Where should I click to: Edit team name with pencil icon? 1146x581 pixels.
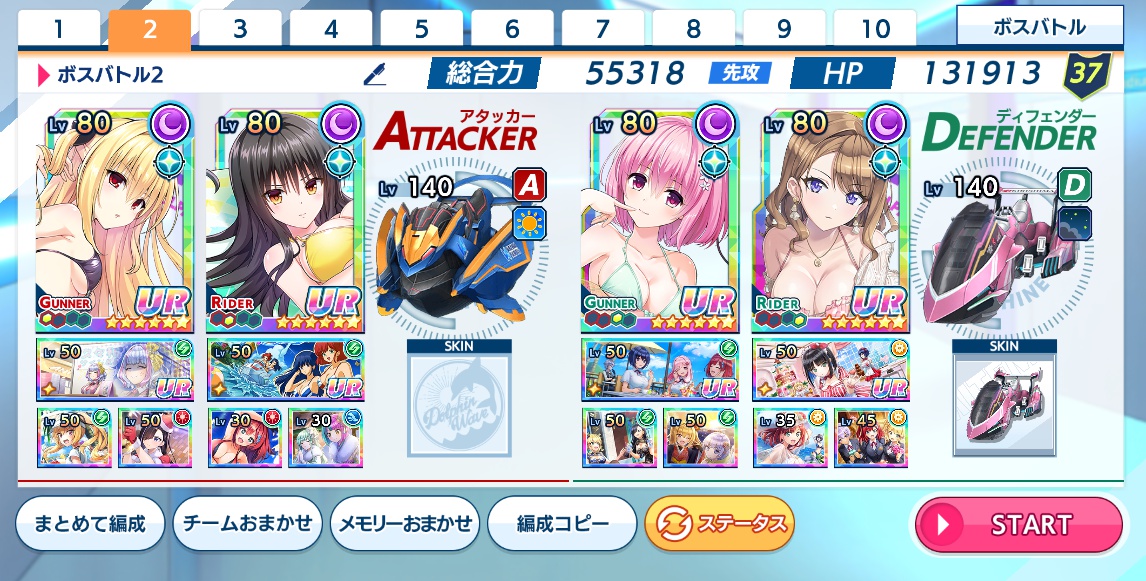point(375,73)
